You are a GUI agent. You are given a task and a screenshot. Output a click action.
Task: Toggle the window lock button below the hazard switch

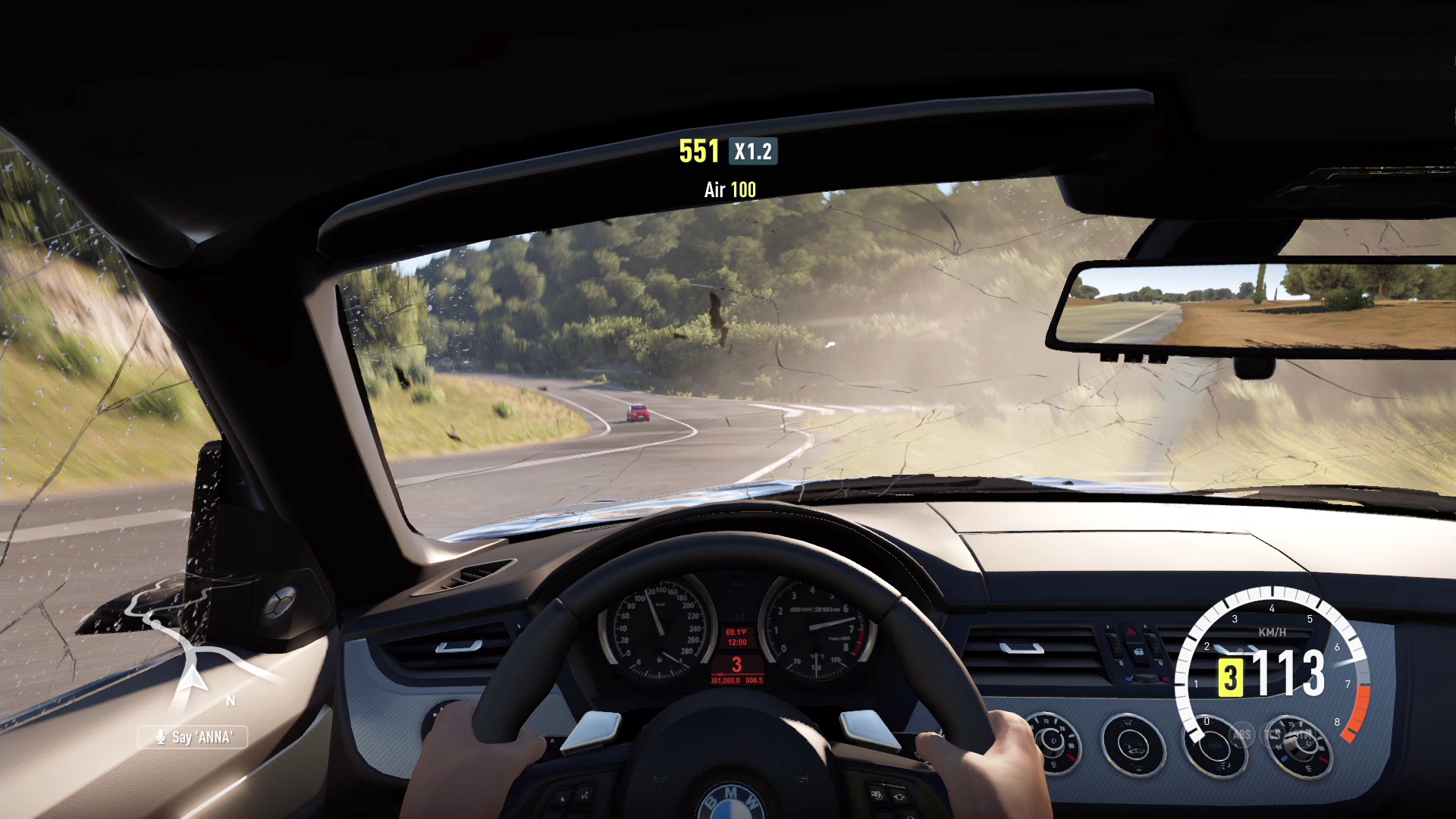pos(1139,652)
